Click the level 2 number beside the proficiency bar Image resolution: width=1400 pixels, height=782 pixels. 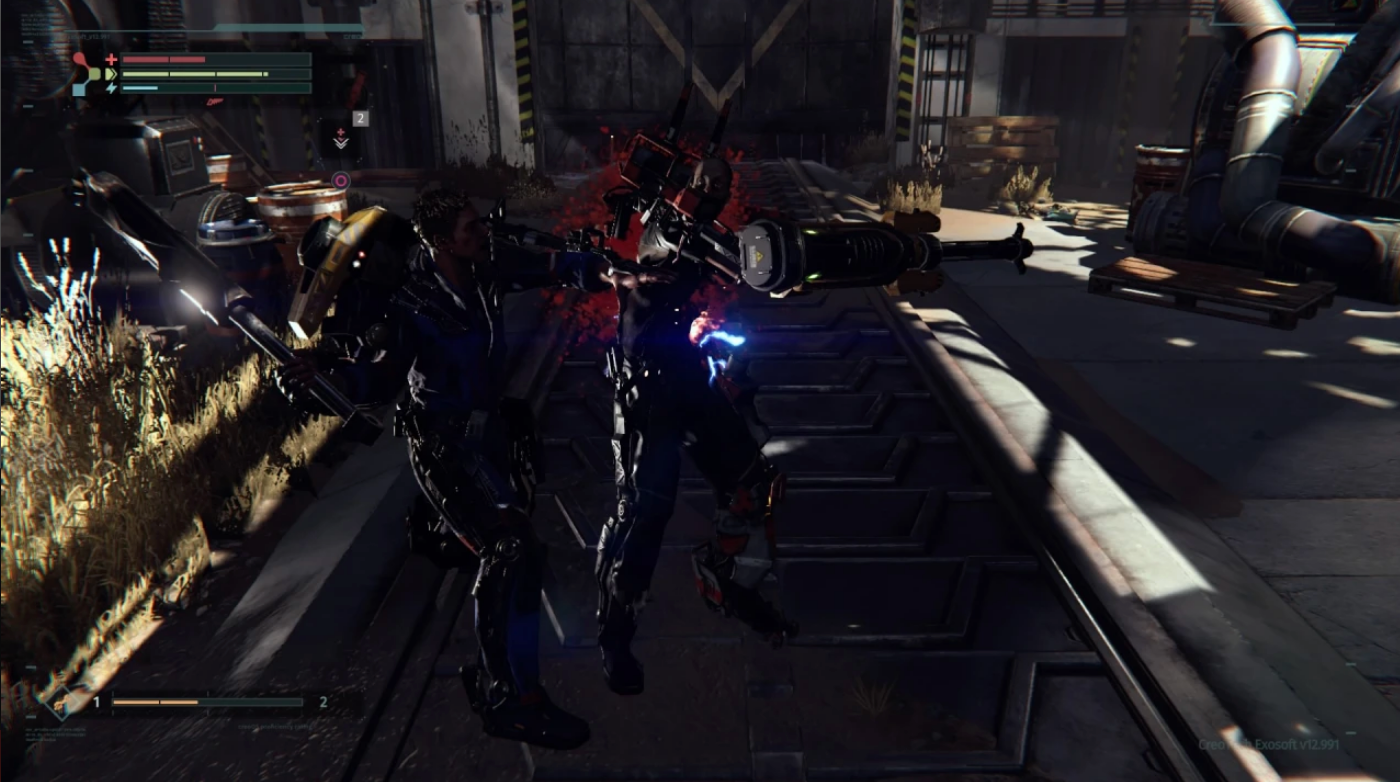pyautogui.click(x=323, y=702)
